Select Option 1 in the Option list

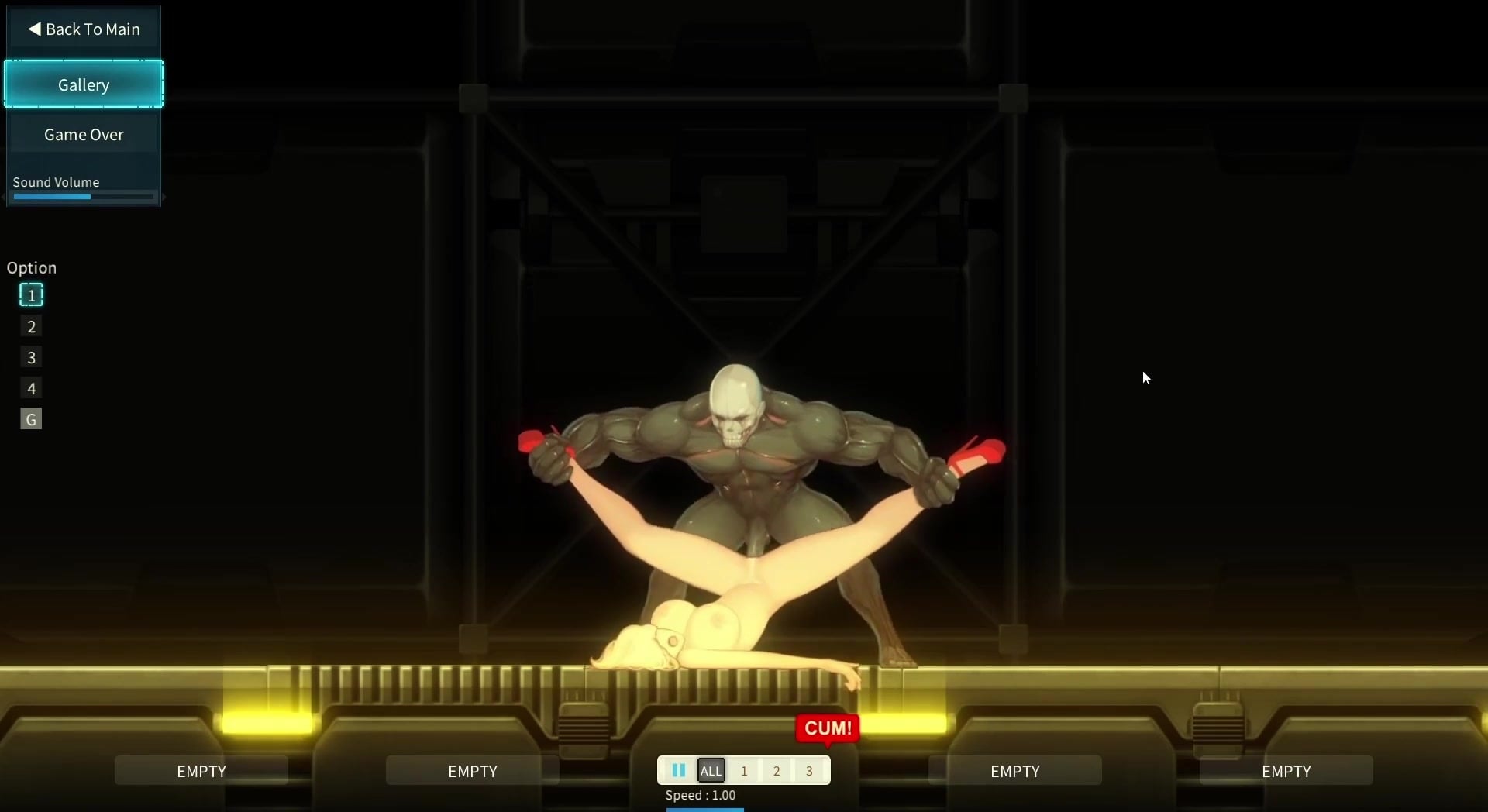(30, 294)
